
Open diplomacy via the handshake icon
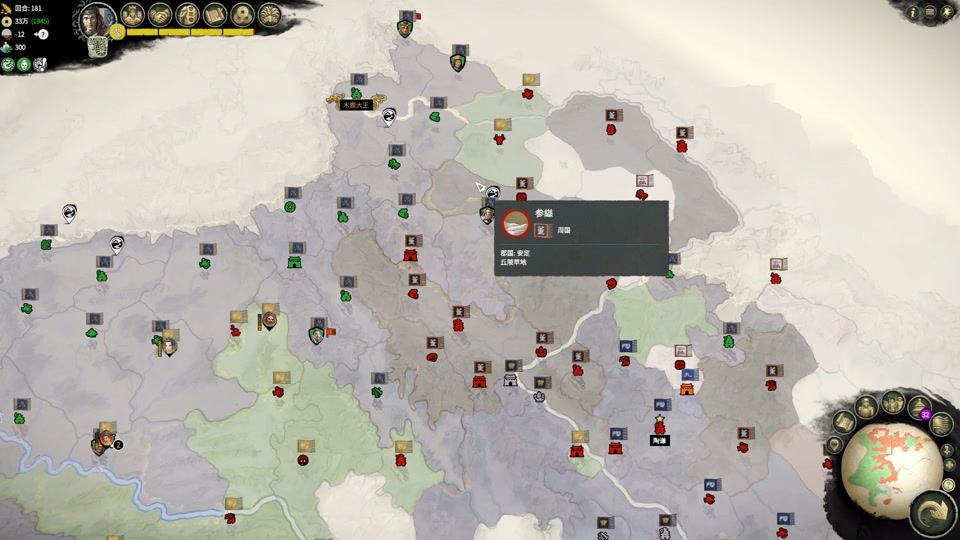160,14
